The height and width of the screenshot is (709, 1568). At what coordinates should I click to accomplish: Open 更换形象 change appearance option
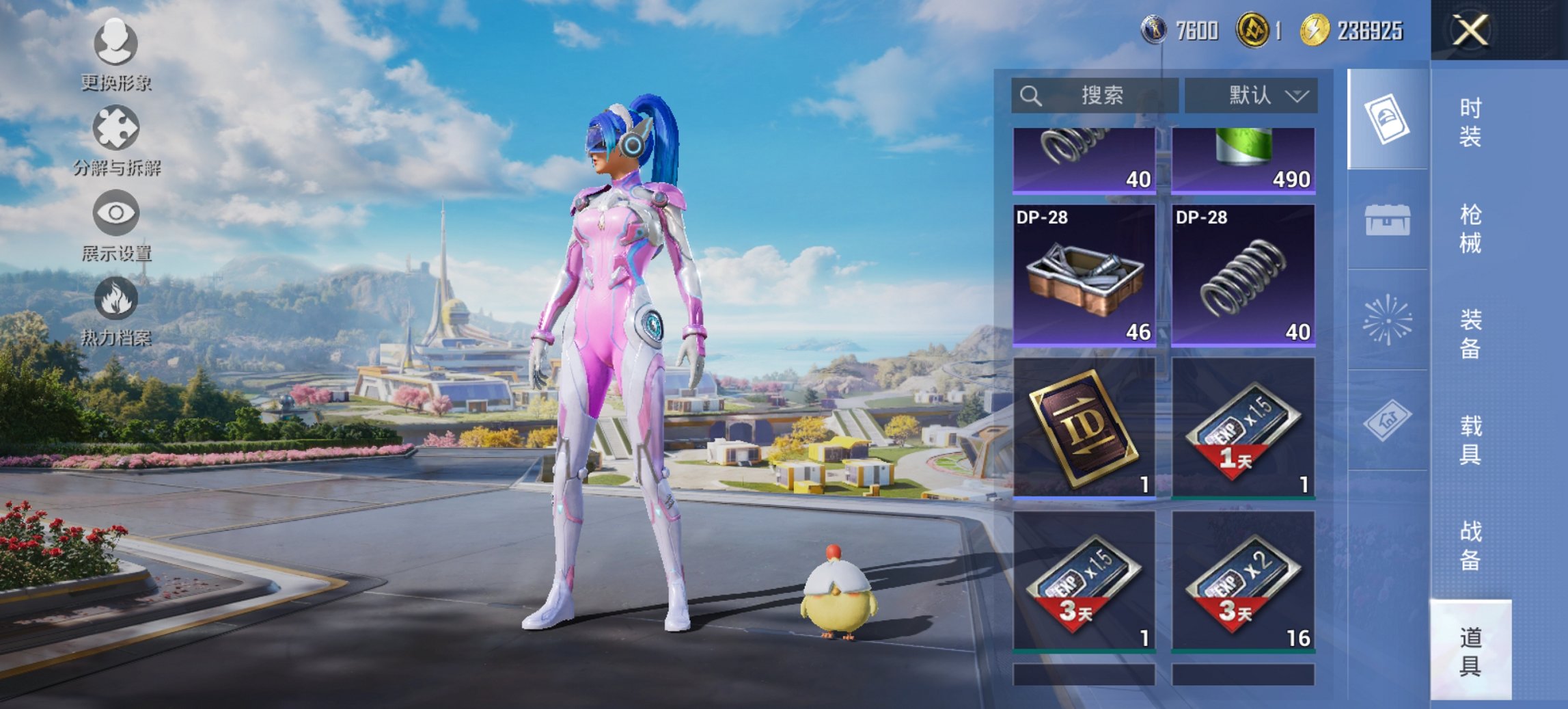pyautogui.click(x=115, y=55)
